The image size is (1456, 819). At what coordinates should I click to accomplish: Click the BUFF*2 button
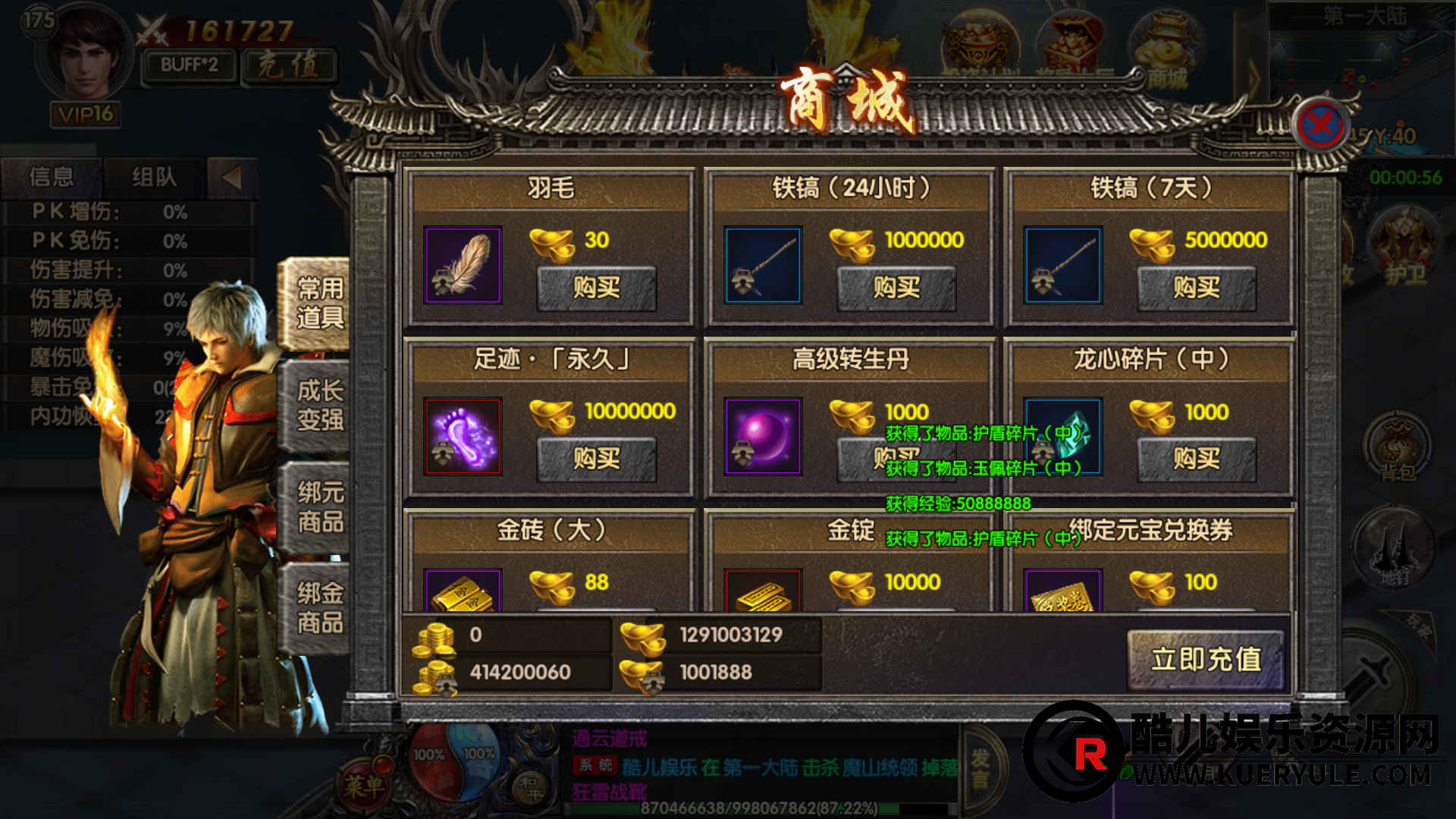coord(189,65)
